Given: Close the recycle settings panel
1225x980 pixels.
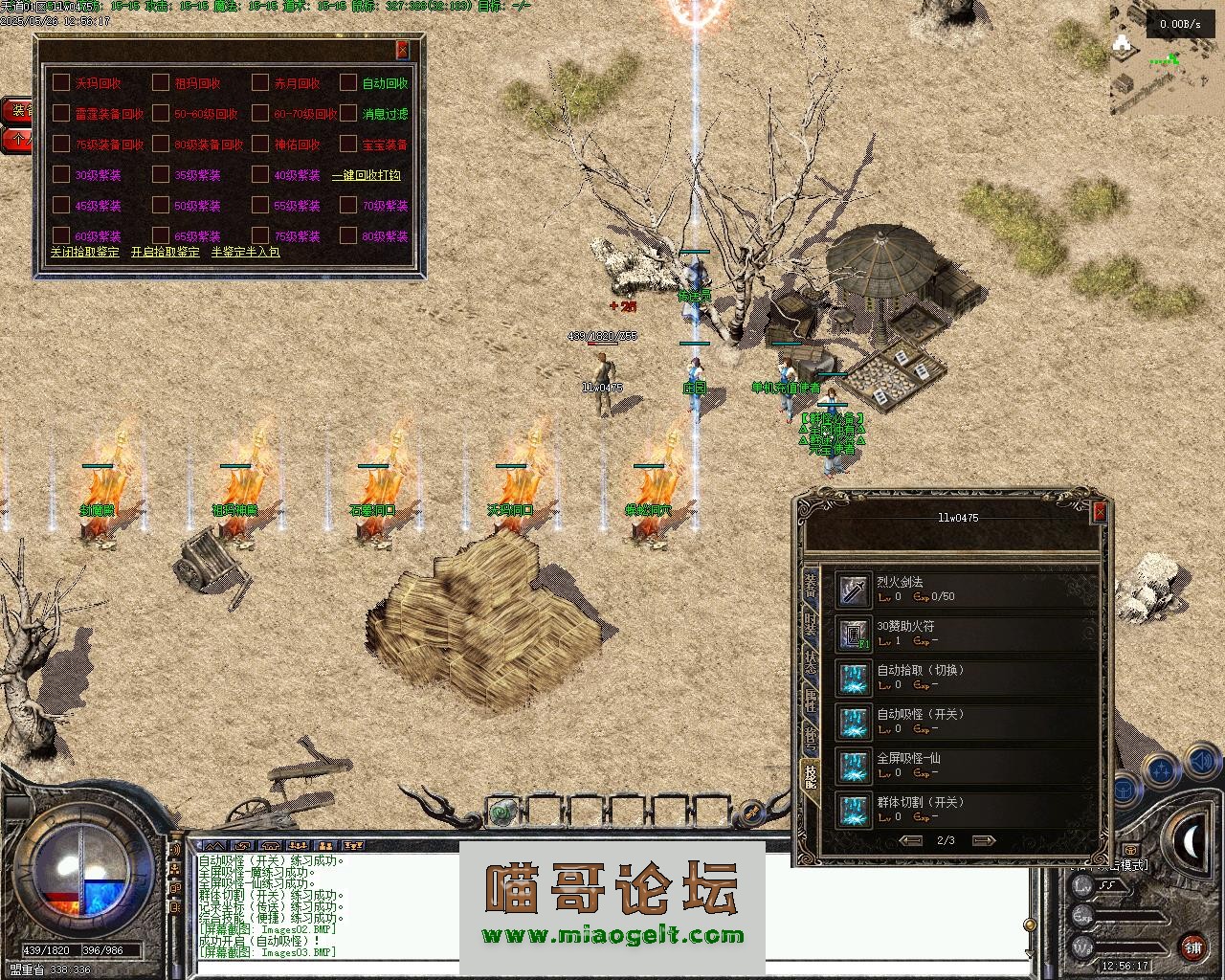Looking at the screenshot, I should (403, 50).
